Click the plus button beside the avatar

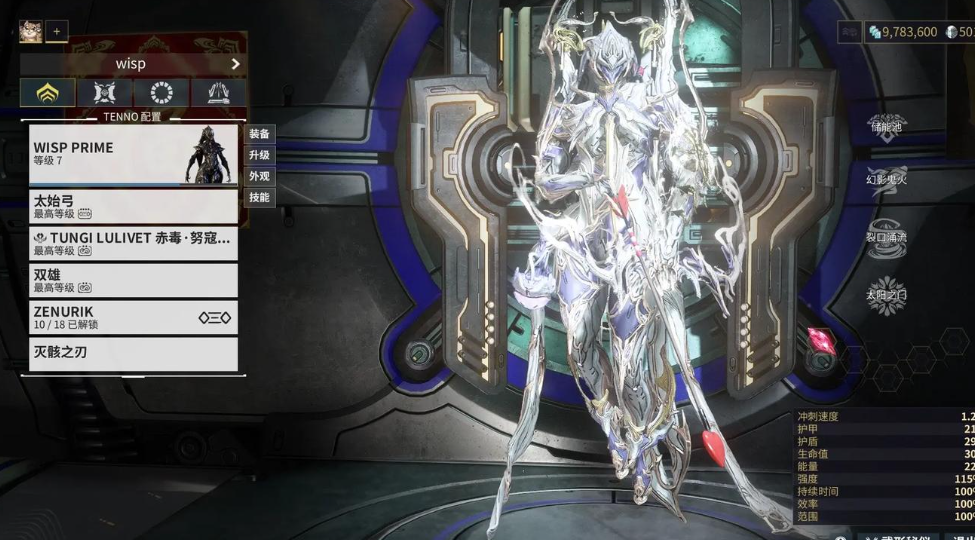[57, 31]
